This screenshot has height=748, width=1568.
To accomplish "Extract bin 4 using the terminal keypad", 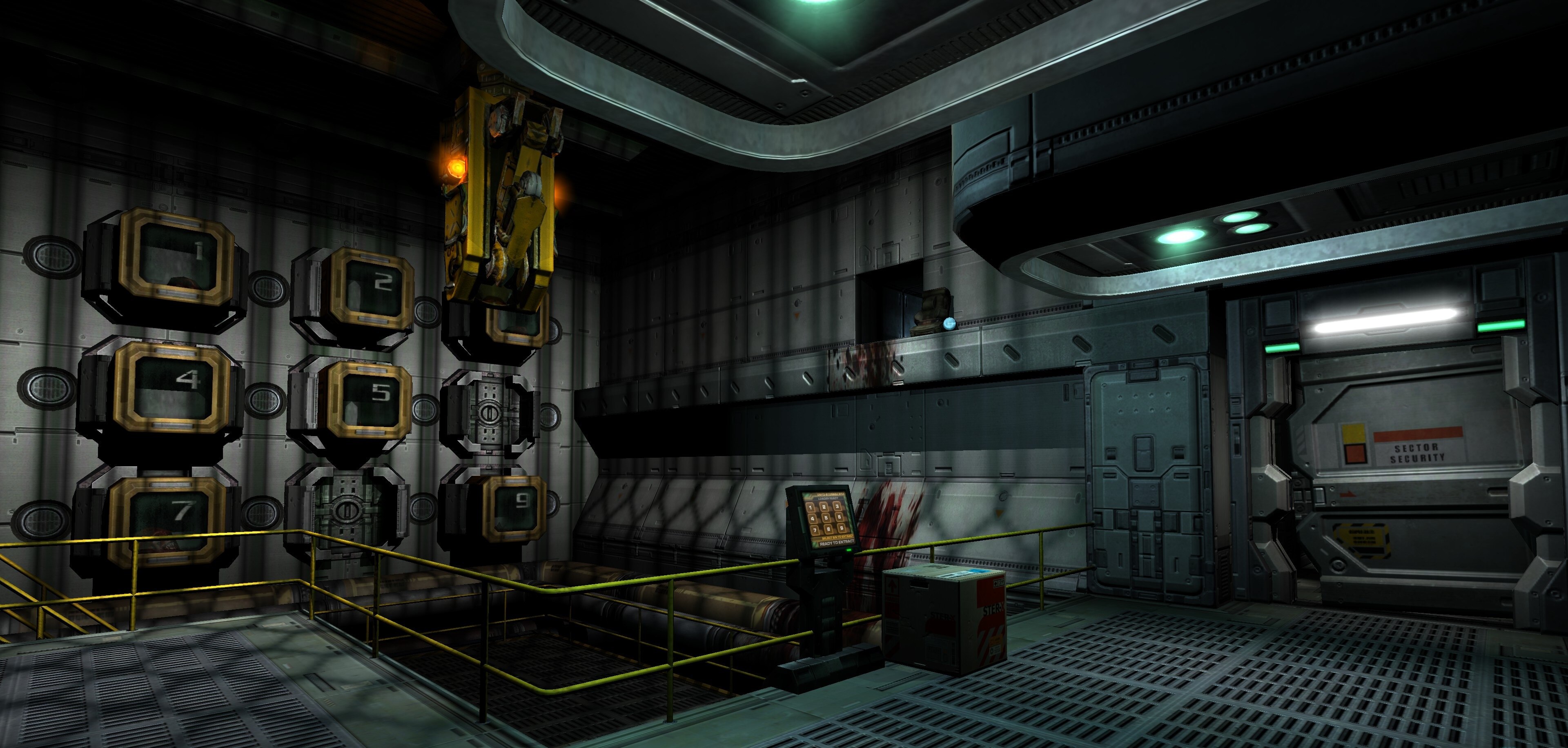I will (x=813, y=519).
